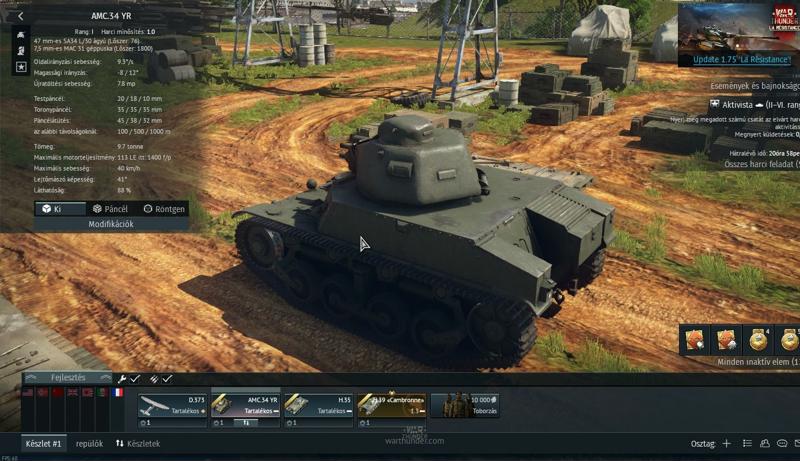Toggle the wrench auto-repair checkbox

[x=129, y=379]
